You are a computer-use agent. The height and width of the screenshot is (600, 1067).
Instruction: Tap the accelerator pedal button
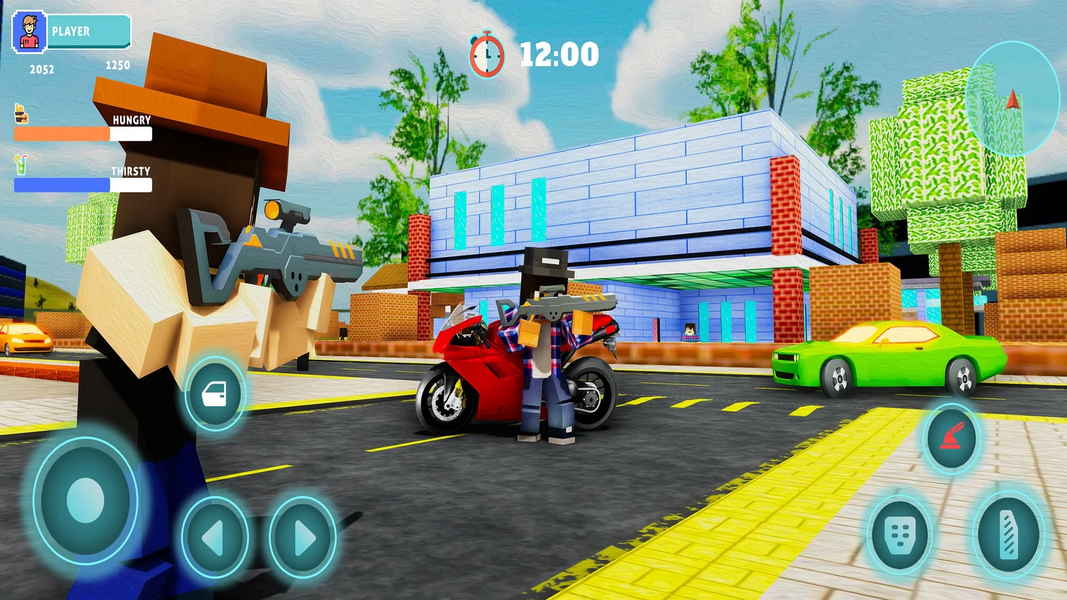[1008, 534]
